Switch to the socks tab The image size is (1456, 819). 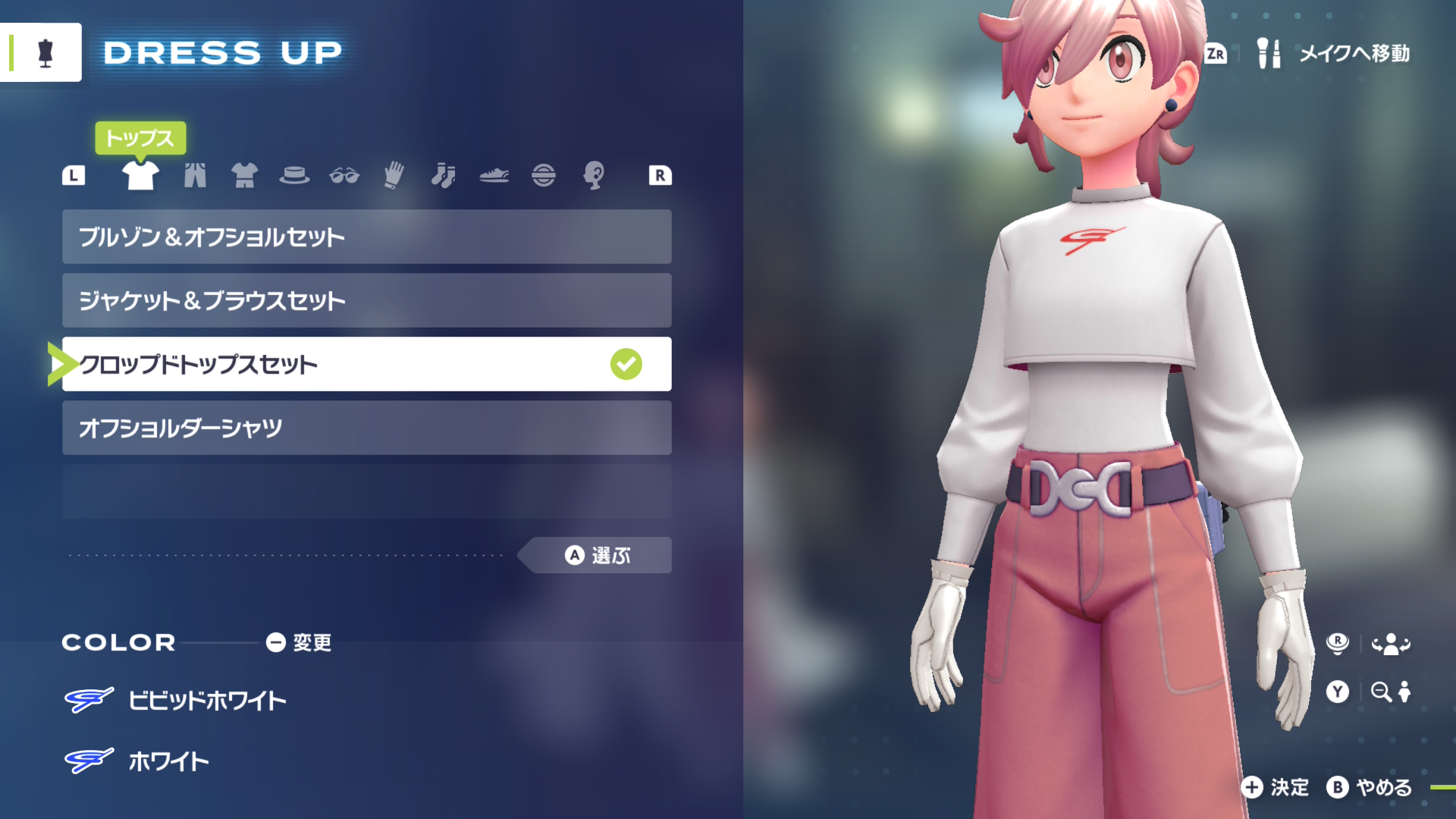coord(444,175)
